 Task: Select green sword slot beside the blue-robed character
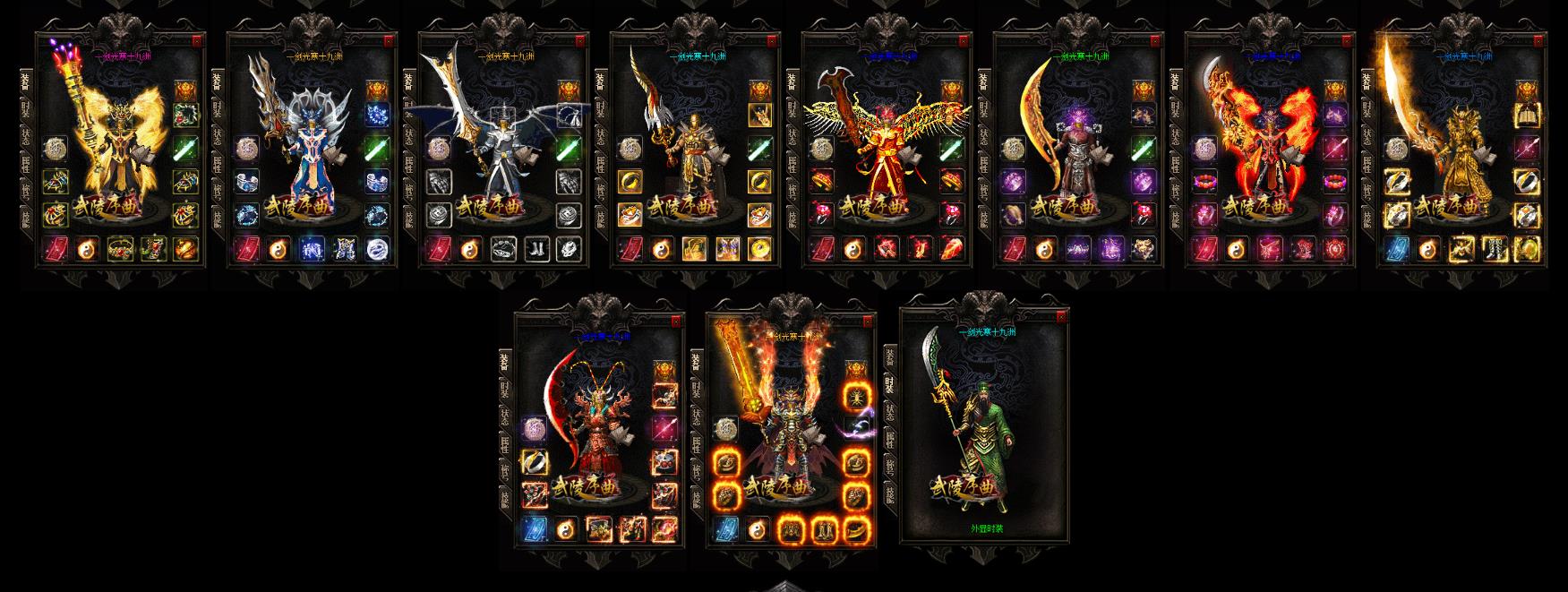click(x=377, y=148)
